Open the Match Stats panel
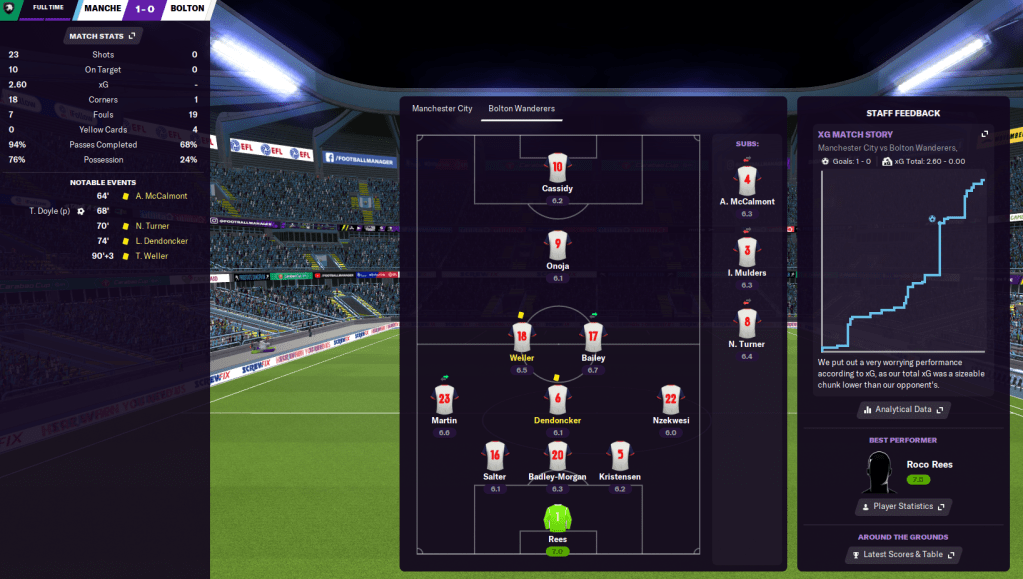Screen dimensions: 1023x579 pyautogui.click(x=102, y=36)
